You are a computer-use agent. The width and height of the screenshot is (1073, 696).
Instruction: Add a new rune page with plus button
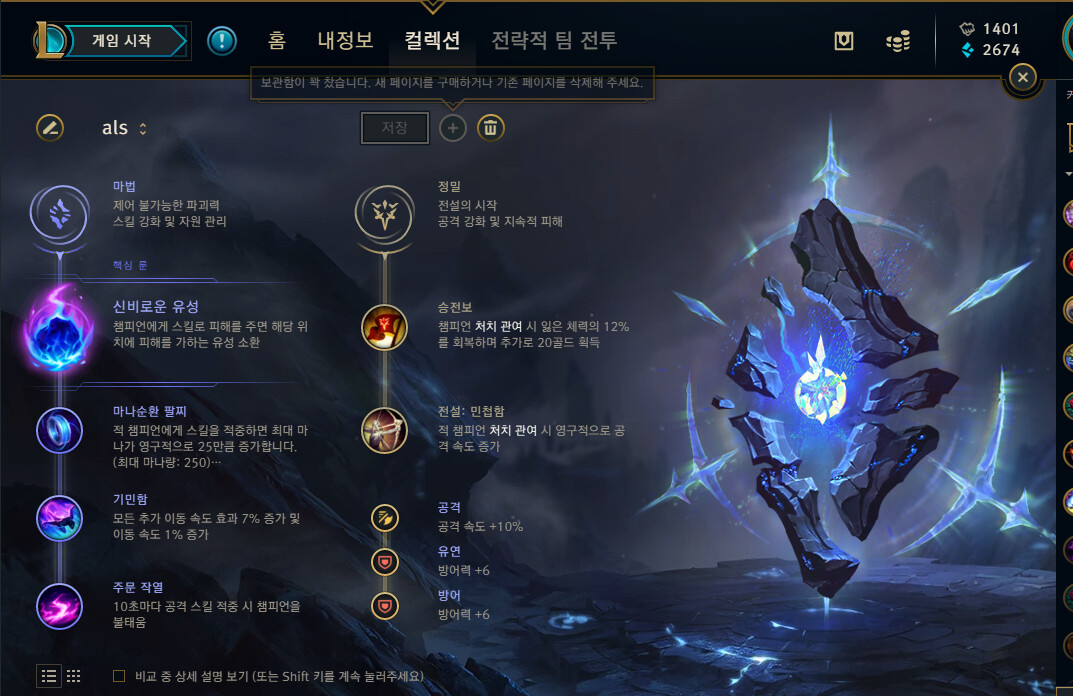pyautogui.click(x=453, y=128)
